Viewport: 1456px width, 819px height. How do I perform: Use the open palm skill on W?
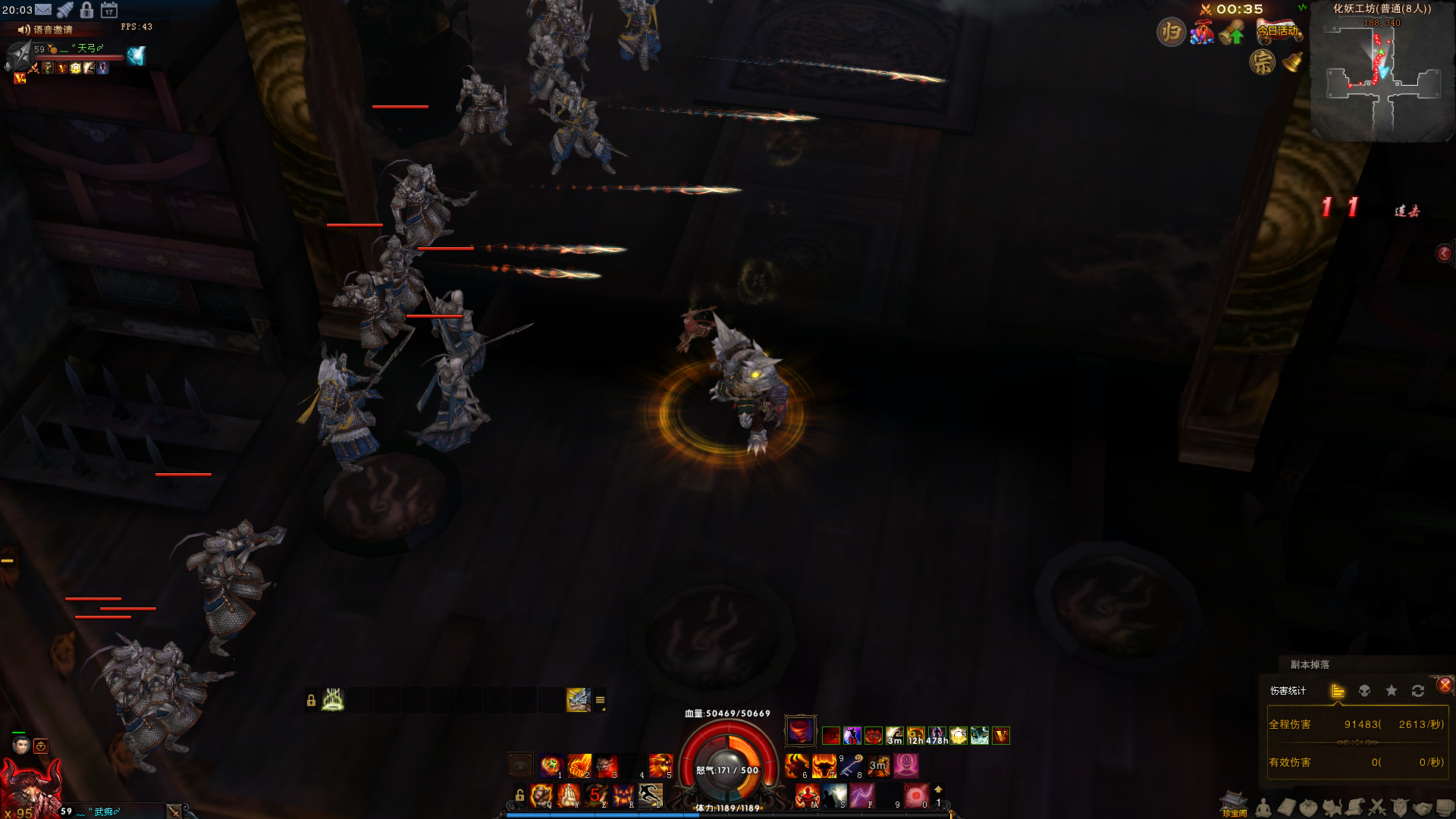[x=569, y=795]
